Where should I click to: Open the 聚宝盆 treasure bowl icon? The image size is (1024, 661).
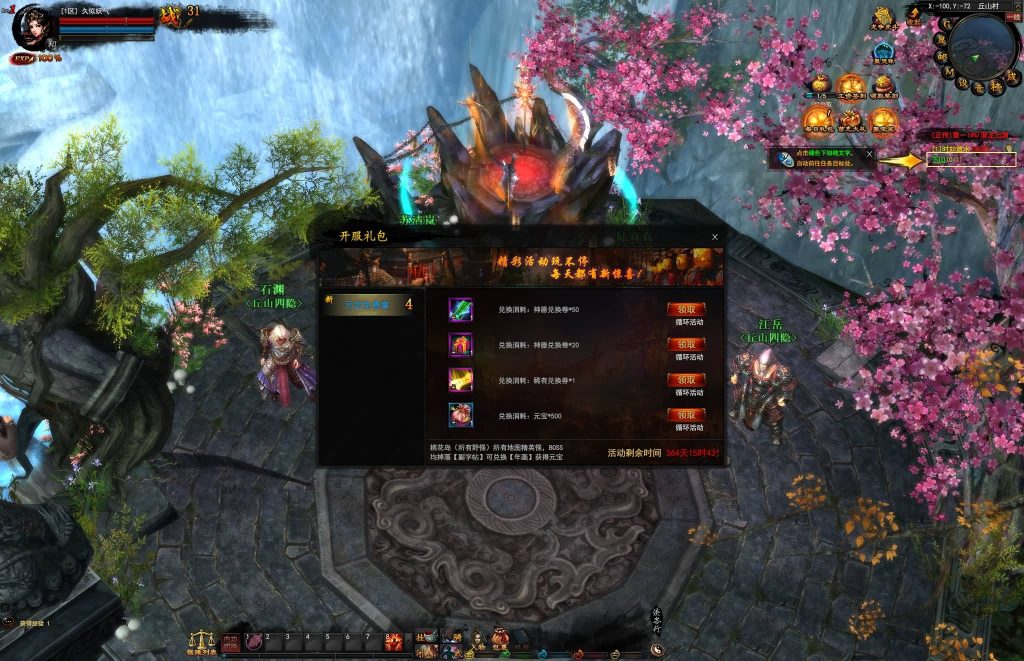point(882,118)
